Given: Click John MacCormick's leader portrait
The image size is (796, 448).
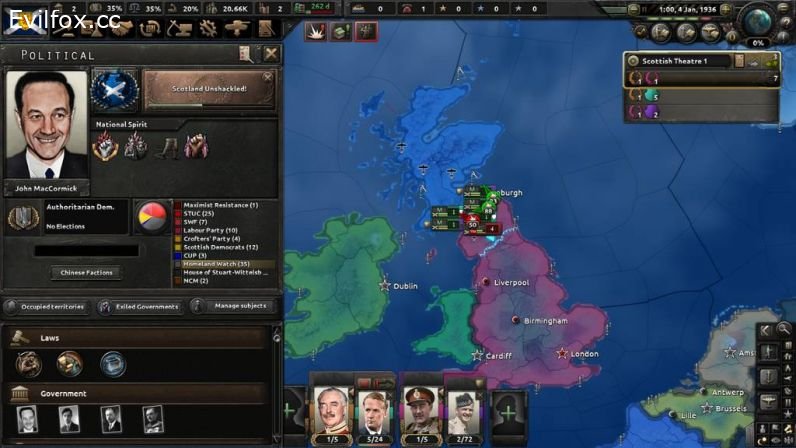Looking at the screenshot, I should [45, 125].
